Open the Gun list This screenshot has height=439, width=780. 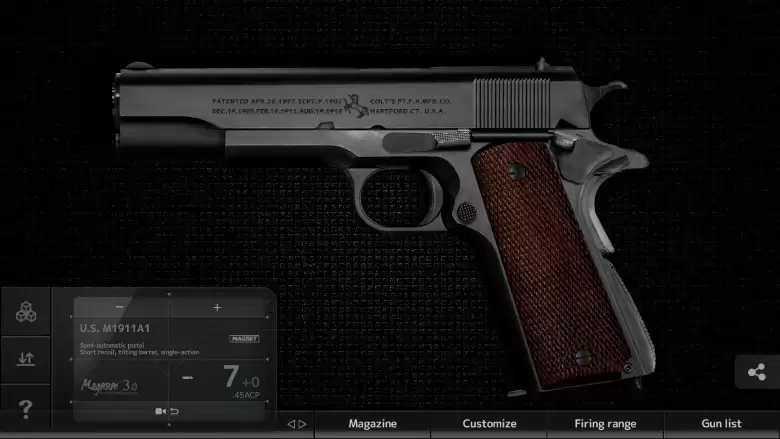(721, 424)
